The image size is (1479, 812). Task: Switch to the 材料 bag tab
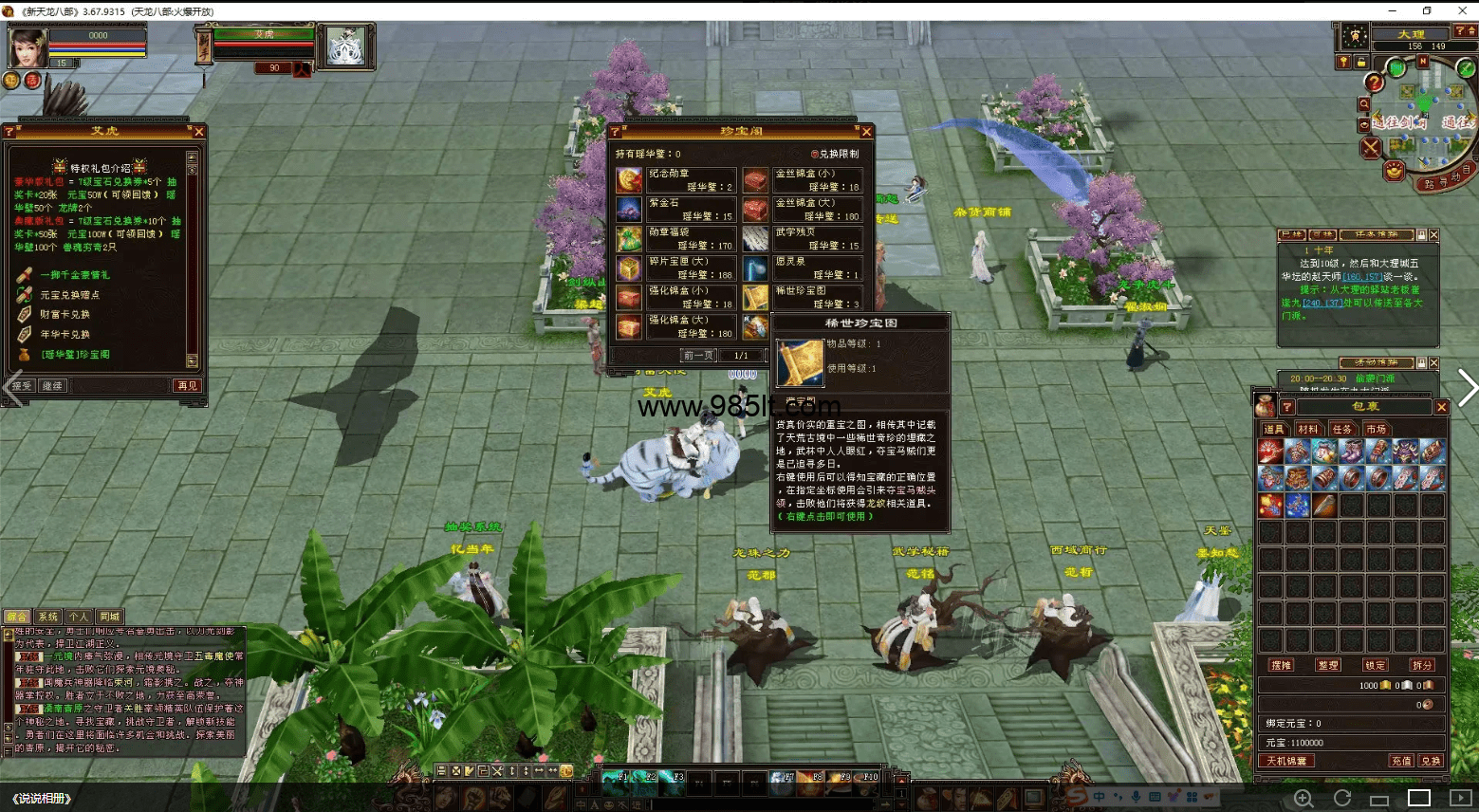(x=1308, y=430)
